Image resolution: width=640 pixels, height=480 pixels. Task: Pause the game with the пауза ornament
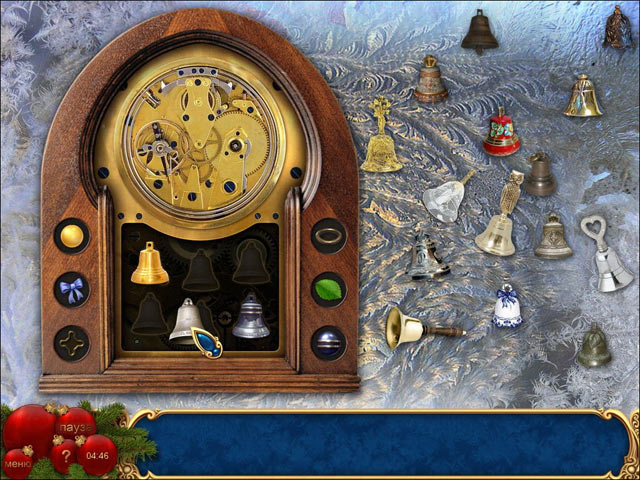(75, 423)
